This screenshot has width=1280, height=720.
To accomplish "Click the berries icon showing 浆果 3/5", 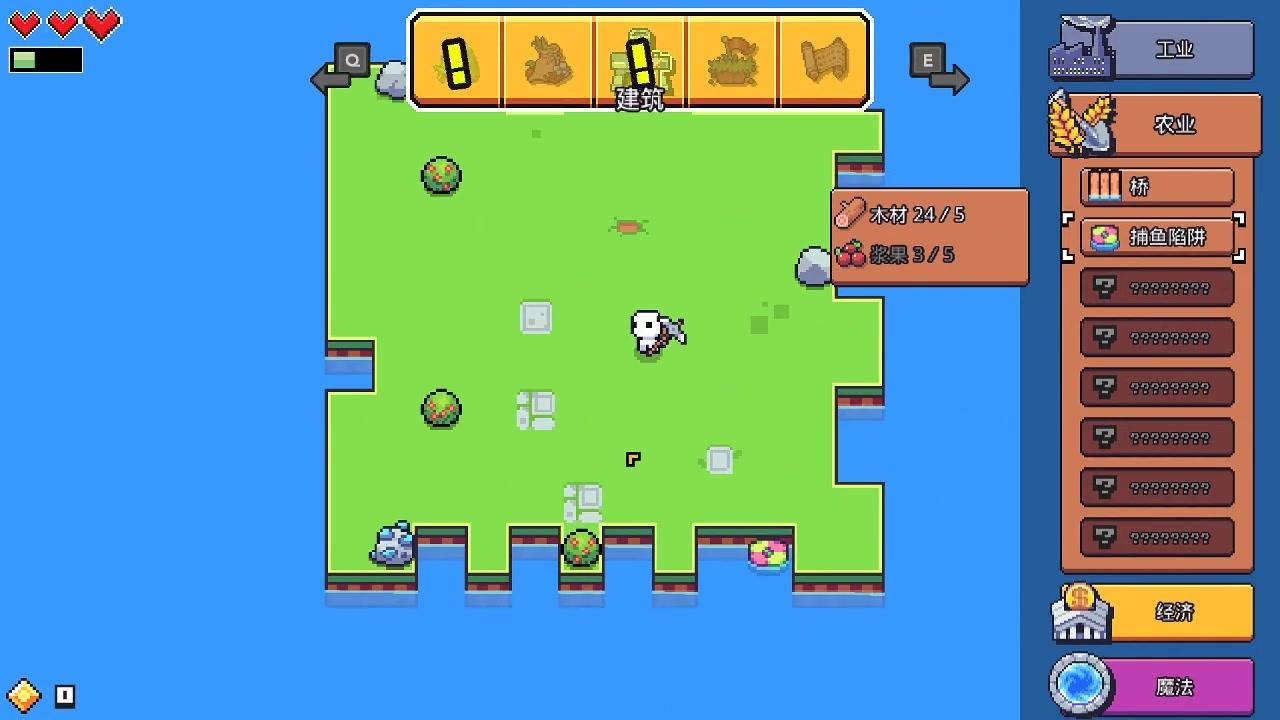I will (848, 256).
